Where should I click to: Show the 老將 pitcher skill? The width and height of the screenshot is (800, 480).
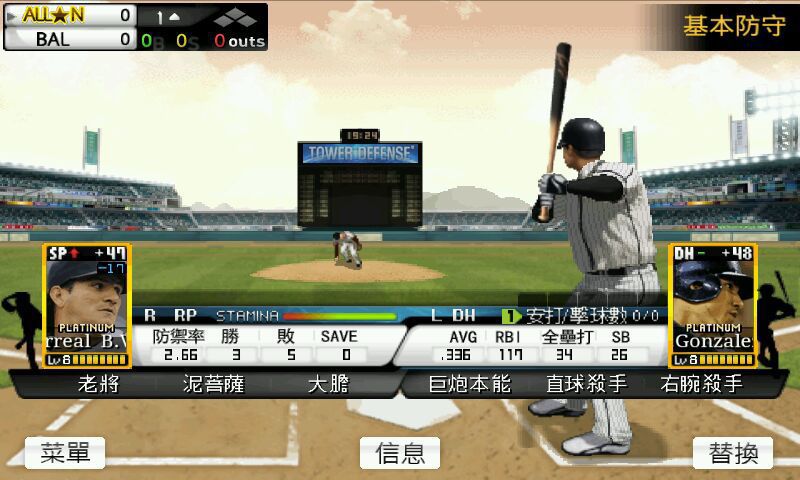(99, 384)
